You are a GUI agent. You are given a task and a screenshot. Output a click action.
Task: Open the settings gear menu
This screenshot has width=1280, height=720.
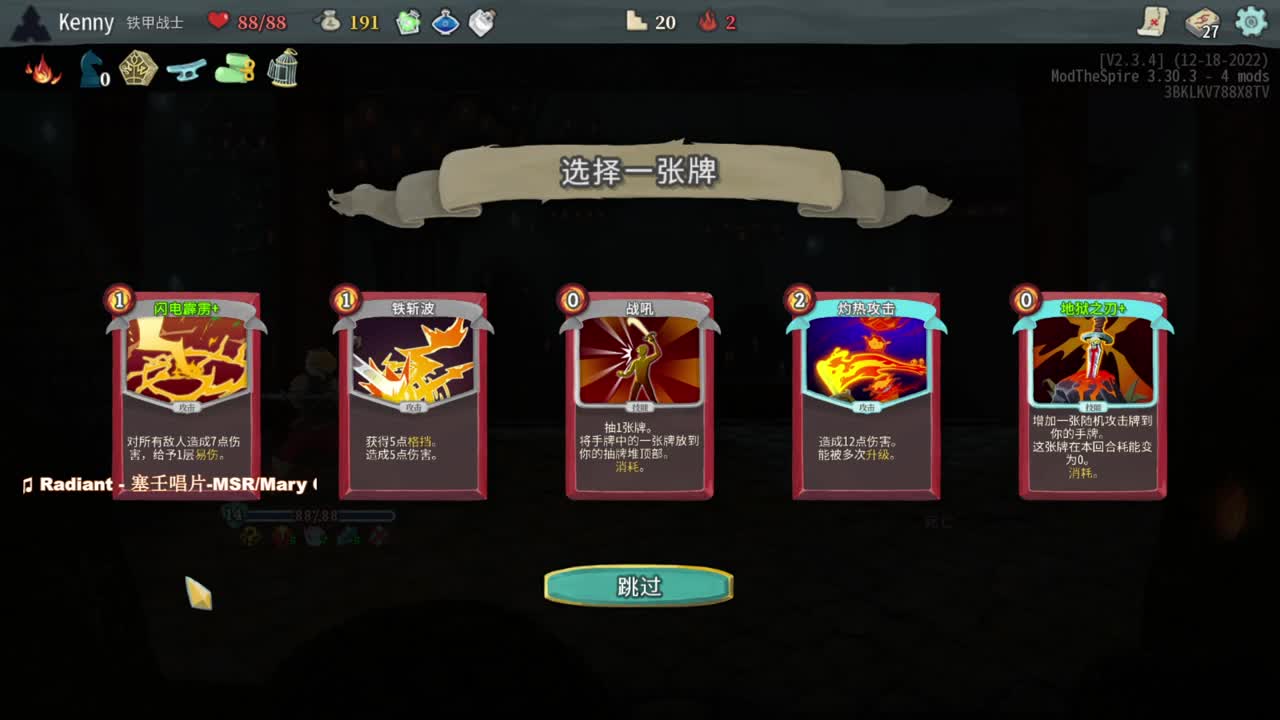[x=1249, y=21]
